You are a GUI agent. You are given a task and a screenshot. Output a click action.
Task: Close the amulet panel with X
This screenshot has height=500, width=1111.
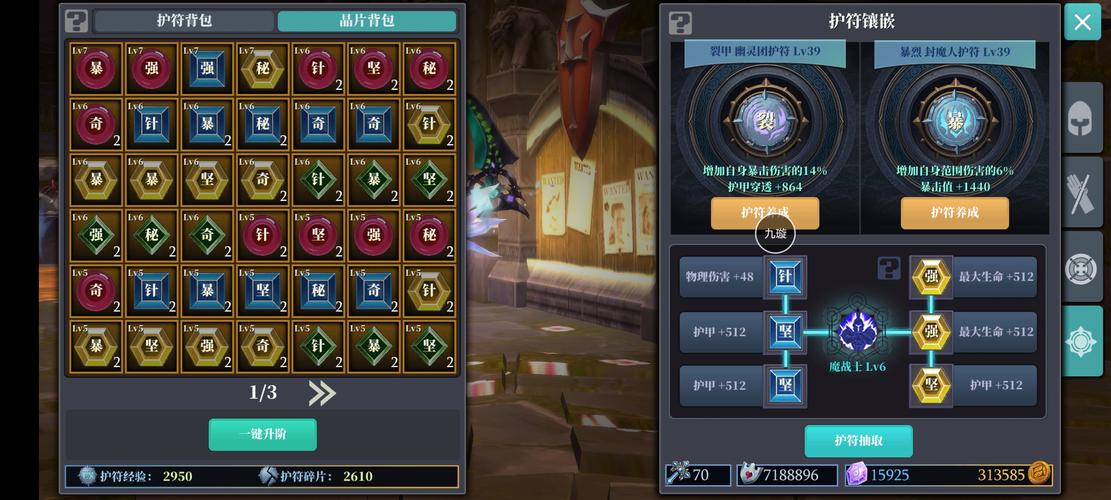(x=1082, y=22)
